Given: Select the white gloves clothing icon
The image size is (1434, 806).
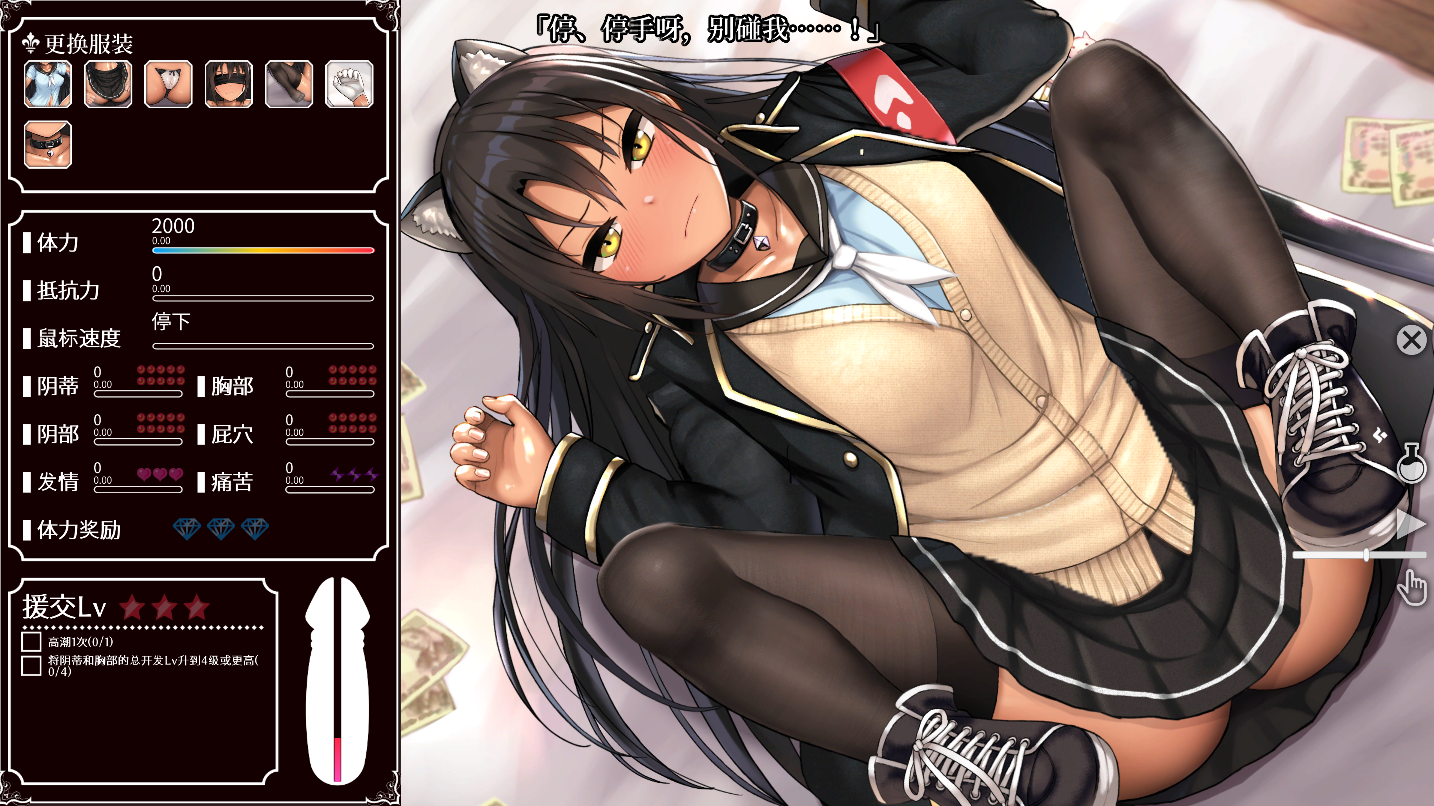Looking at the screenshot, I should [348, 84].
